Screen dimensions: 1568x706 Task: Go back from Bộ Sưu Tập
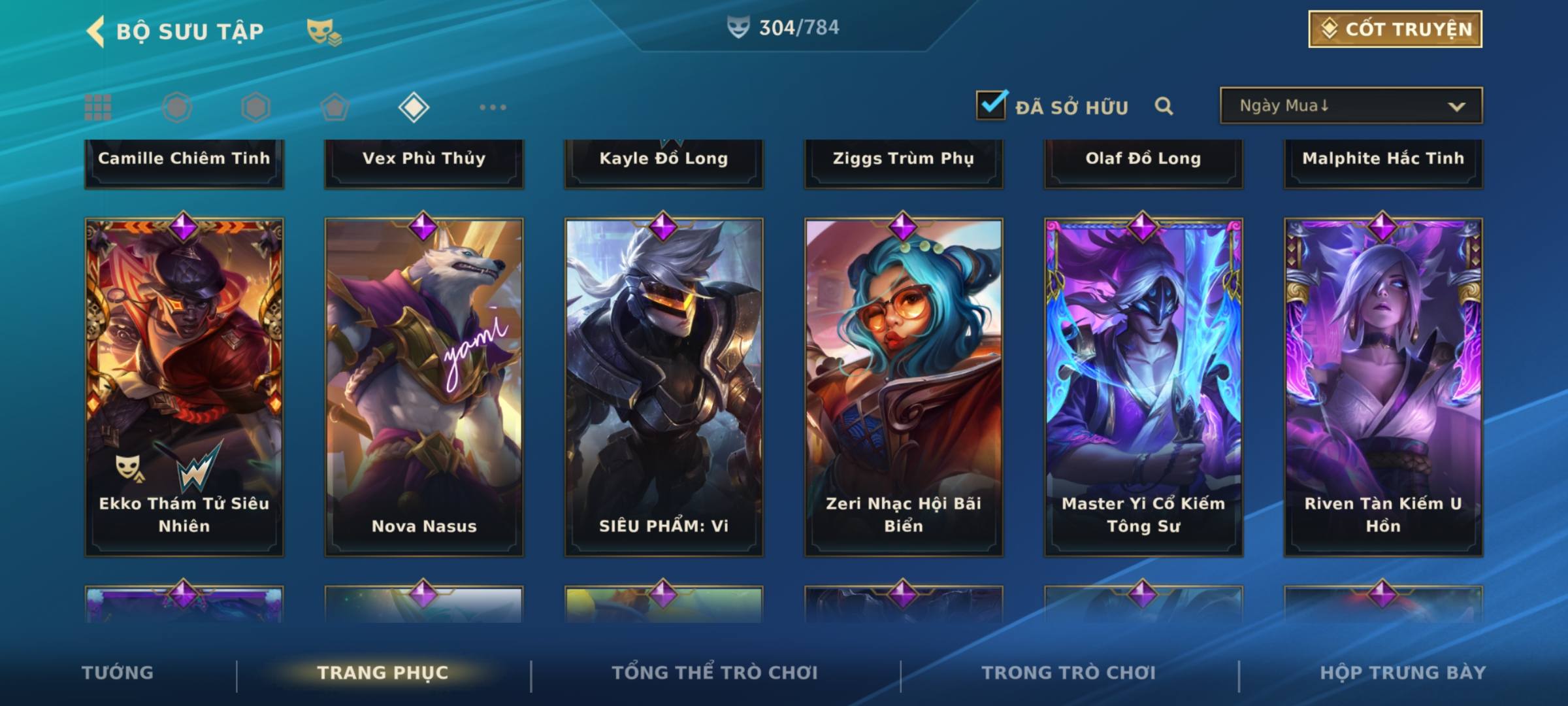coord(96,31)
